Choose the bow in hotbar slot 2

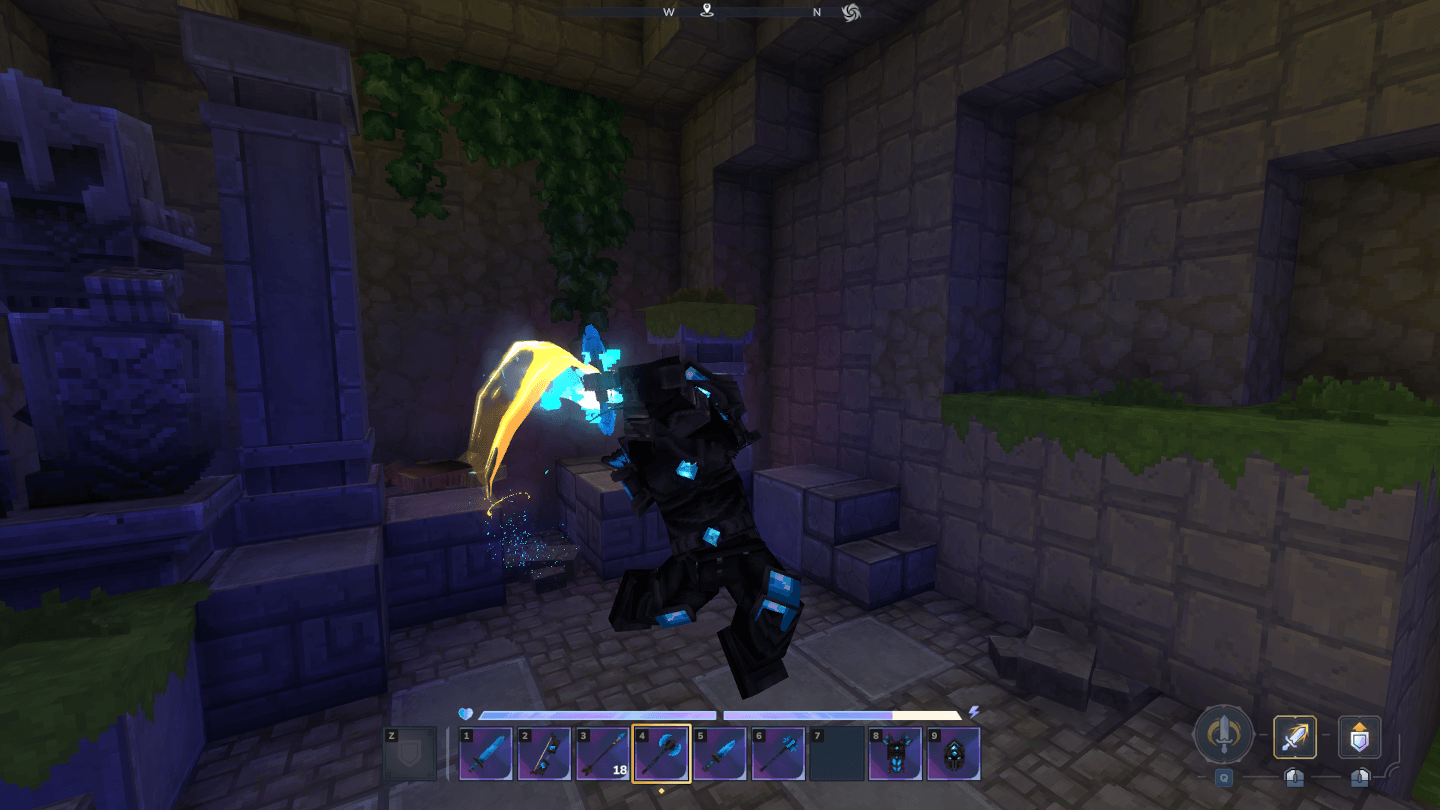(x=544, y=754)
